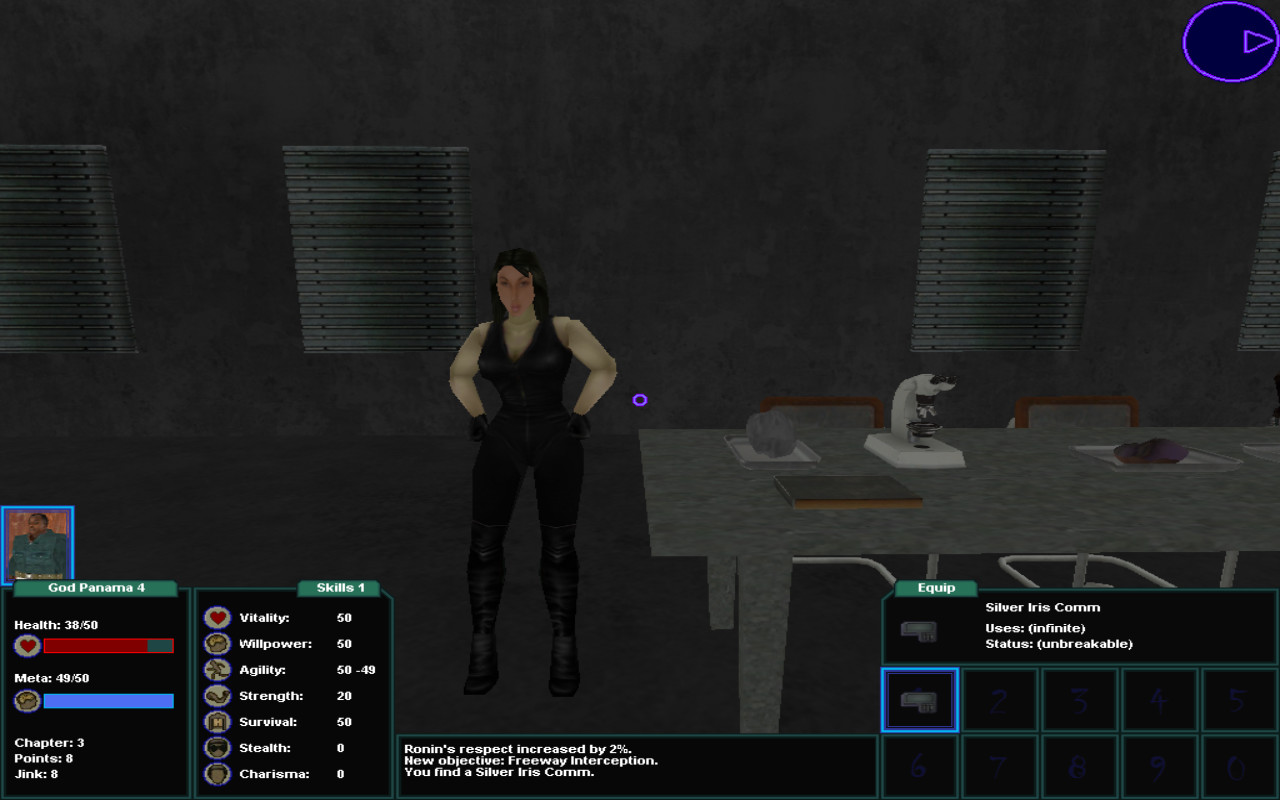The height and width of the screenshot is (800, 1280).
Task: Toggle equip slot 1 holding the Comm
Action: (919, 699)
